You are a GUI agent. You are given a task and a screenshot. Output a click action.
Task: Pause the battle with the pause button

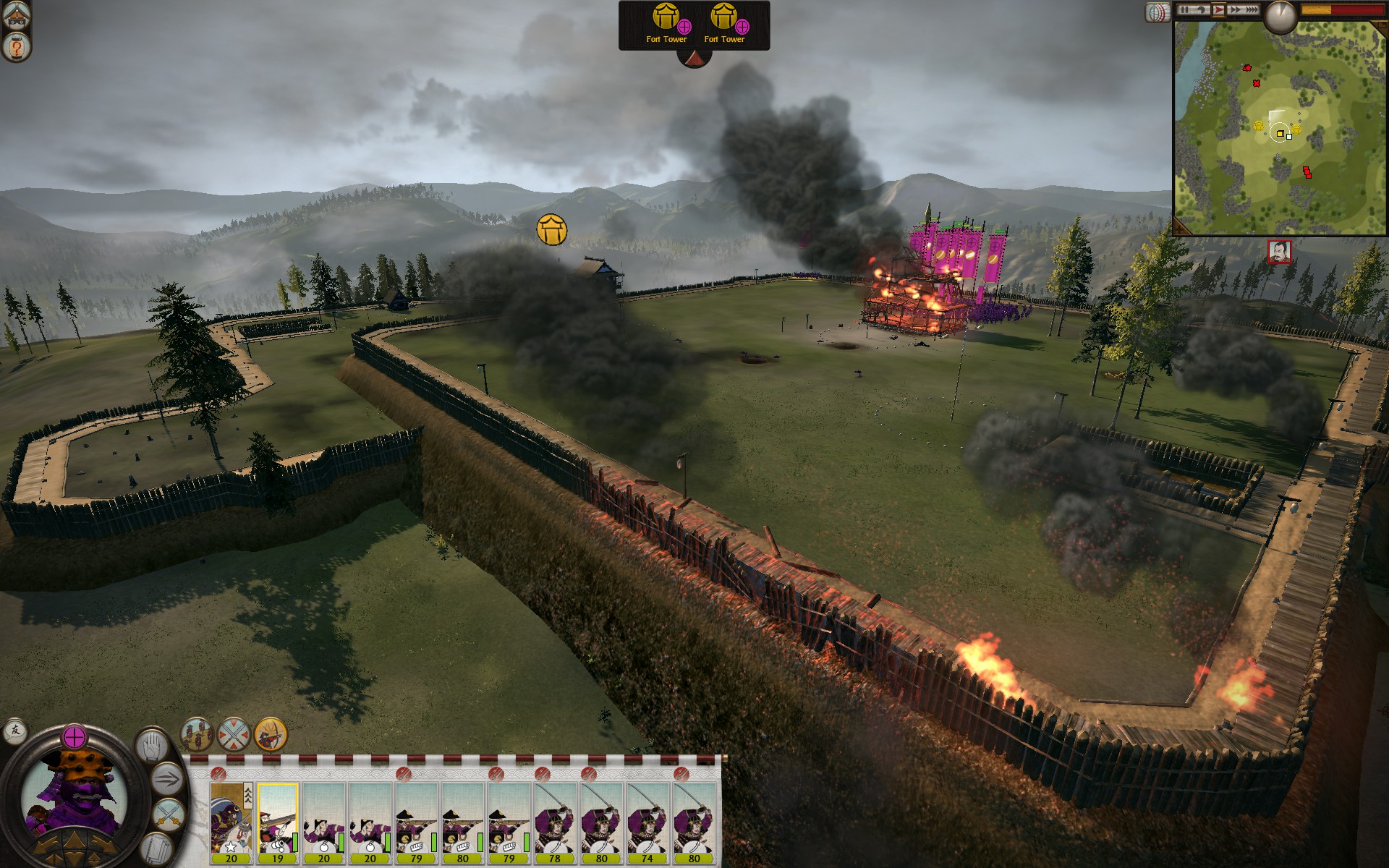point(1184,10)
